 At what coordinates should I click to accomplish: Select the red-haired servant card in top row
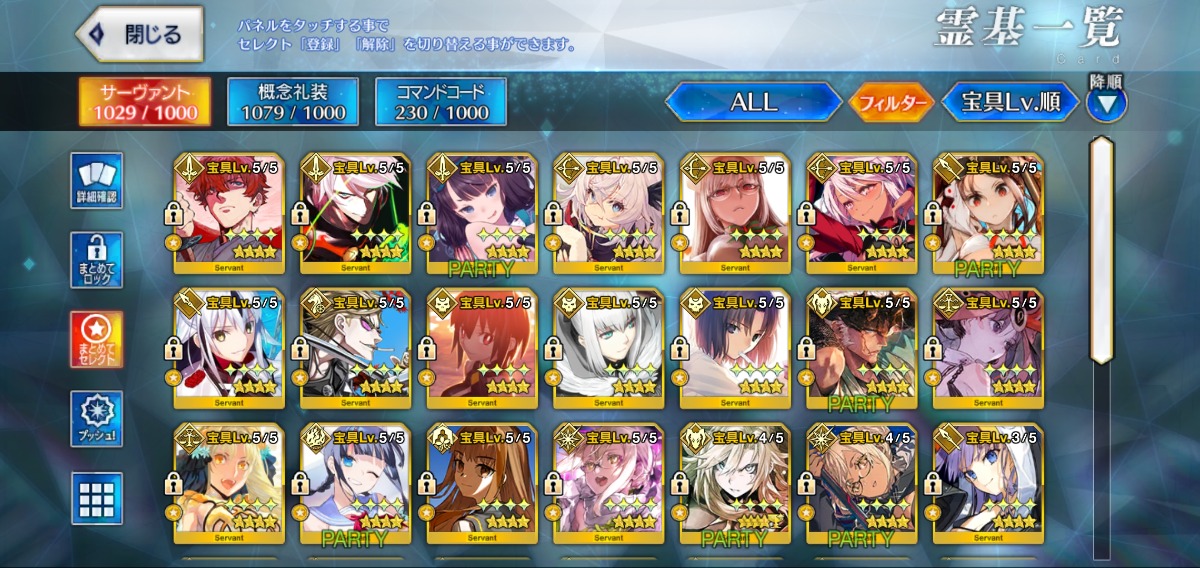coord(229,212)
